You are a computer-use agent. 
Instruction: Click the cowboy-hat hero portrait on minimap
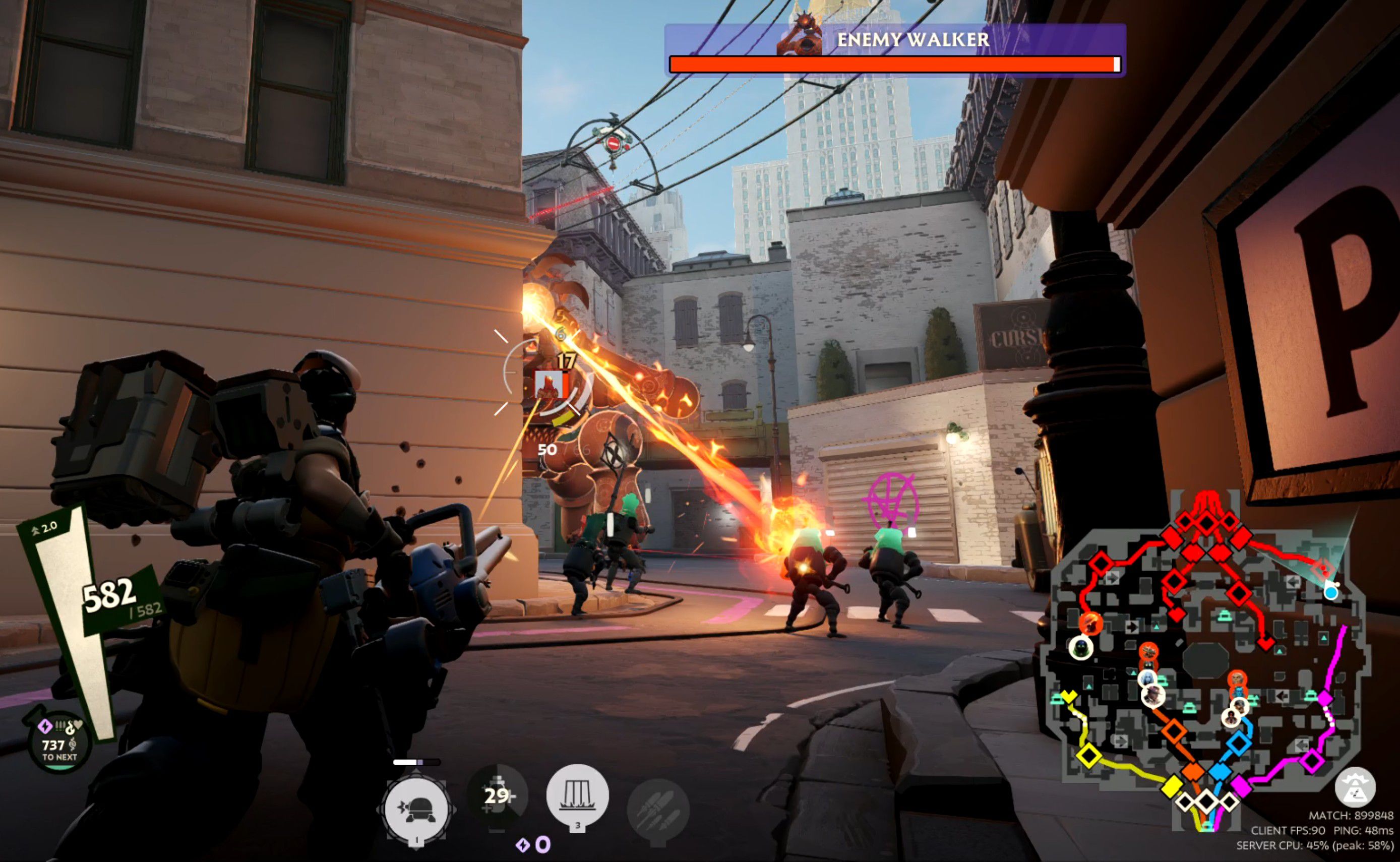point(1153,696)
